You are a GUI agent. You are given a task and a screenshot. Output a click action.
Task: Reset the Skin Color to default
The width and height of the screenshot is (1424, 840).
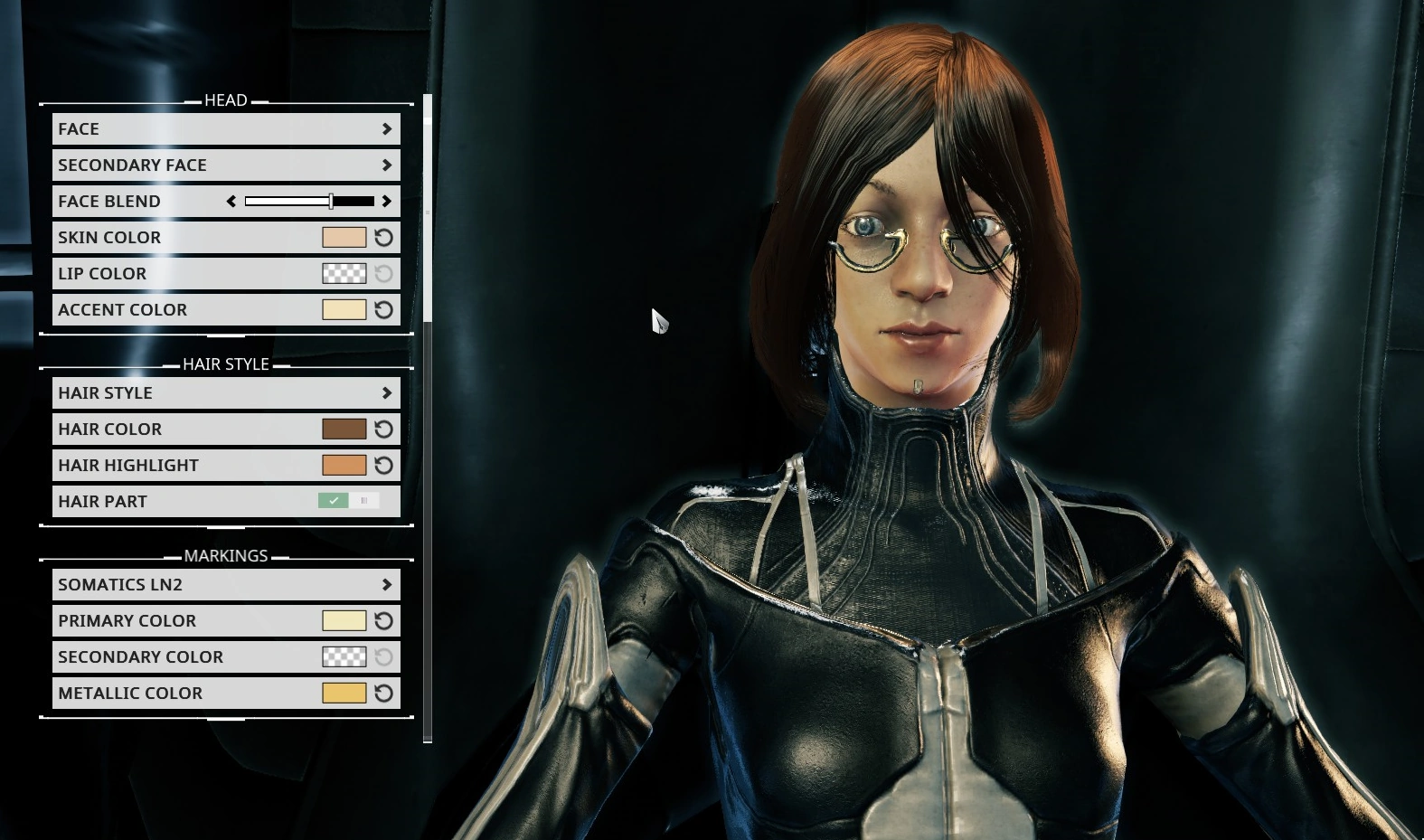(383, 237)
